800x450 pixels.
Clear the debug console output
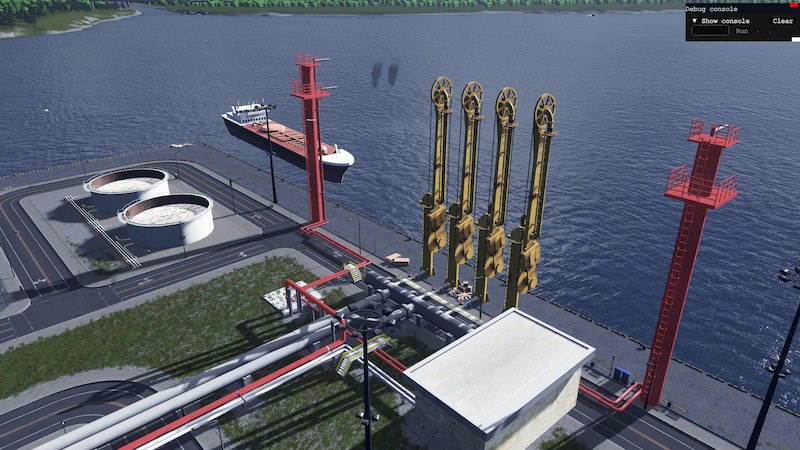pyautogui.click(x=782, y=21)
